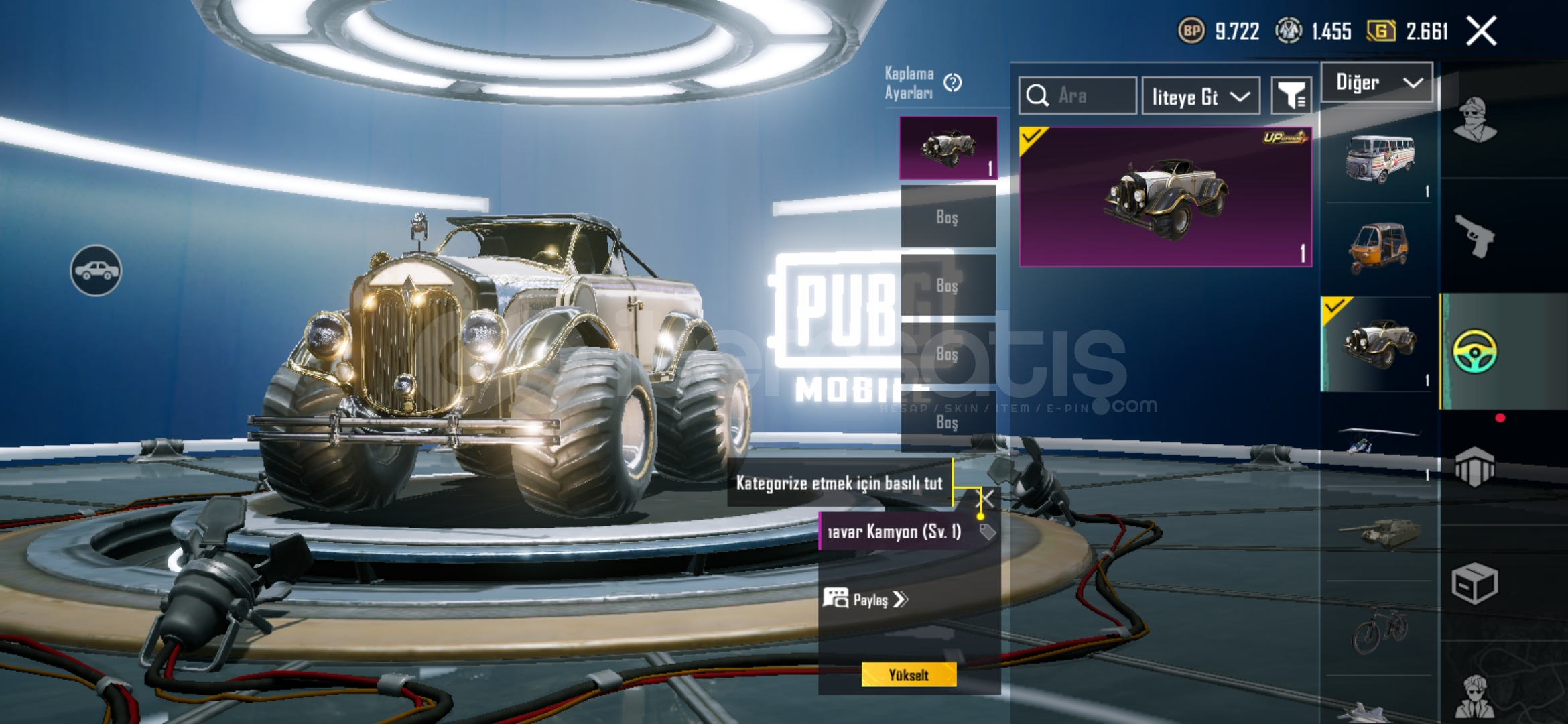Switch to the character outfit tab
This screenshot has height=724, width=1568.
coord(1474,121)
